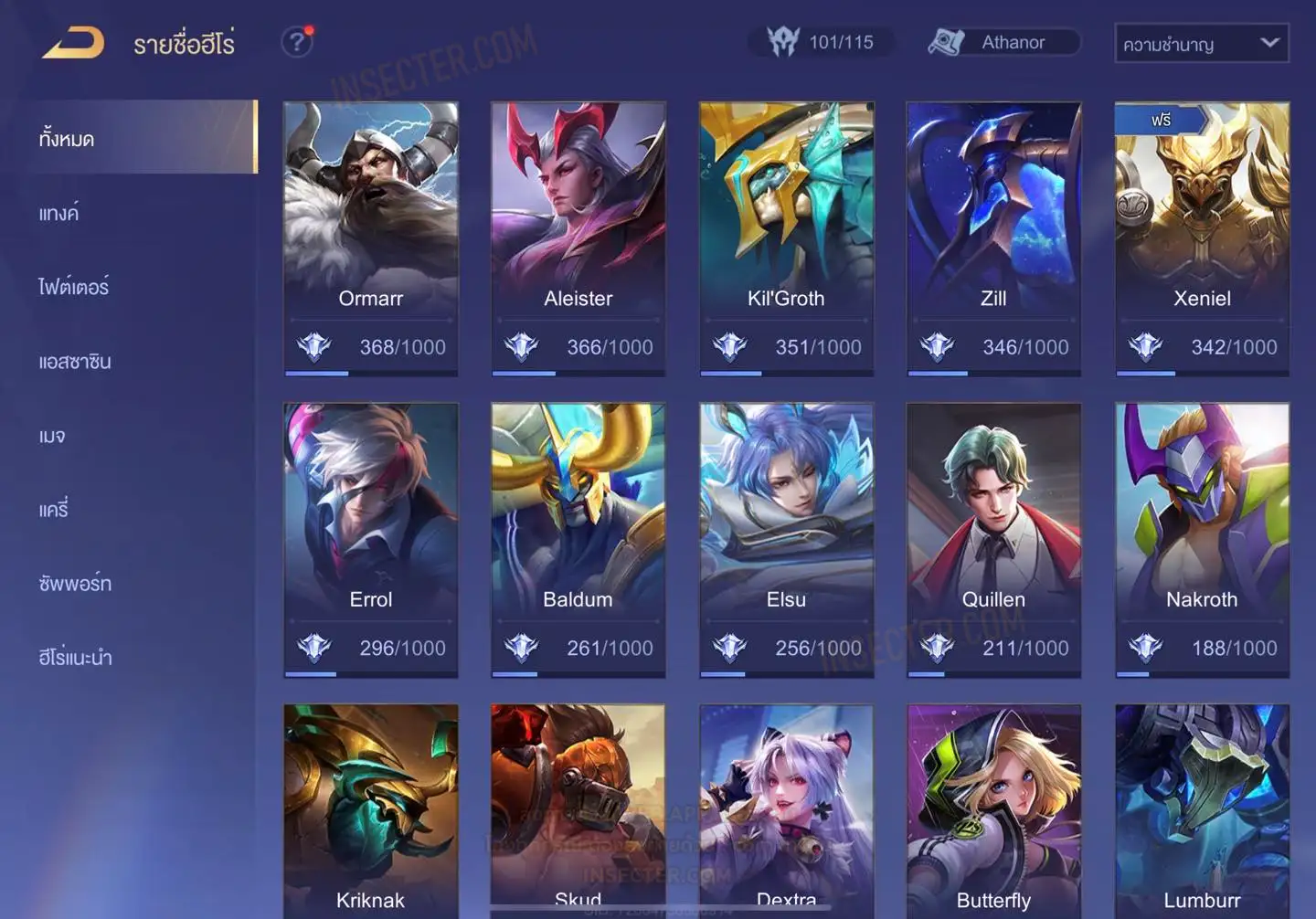Show the ไฟต์เตอร์ hero category
1316x919 pixels.
(x=74, y=288)
